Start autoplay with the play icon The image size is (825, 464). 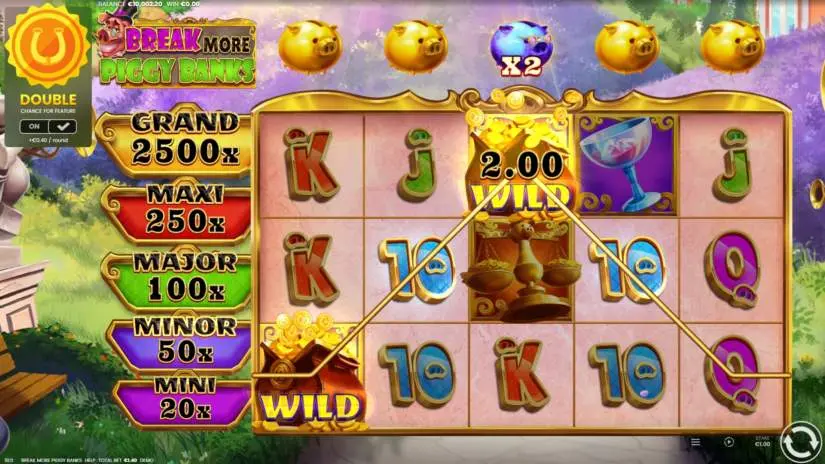pos(728,441)
